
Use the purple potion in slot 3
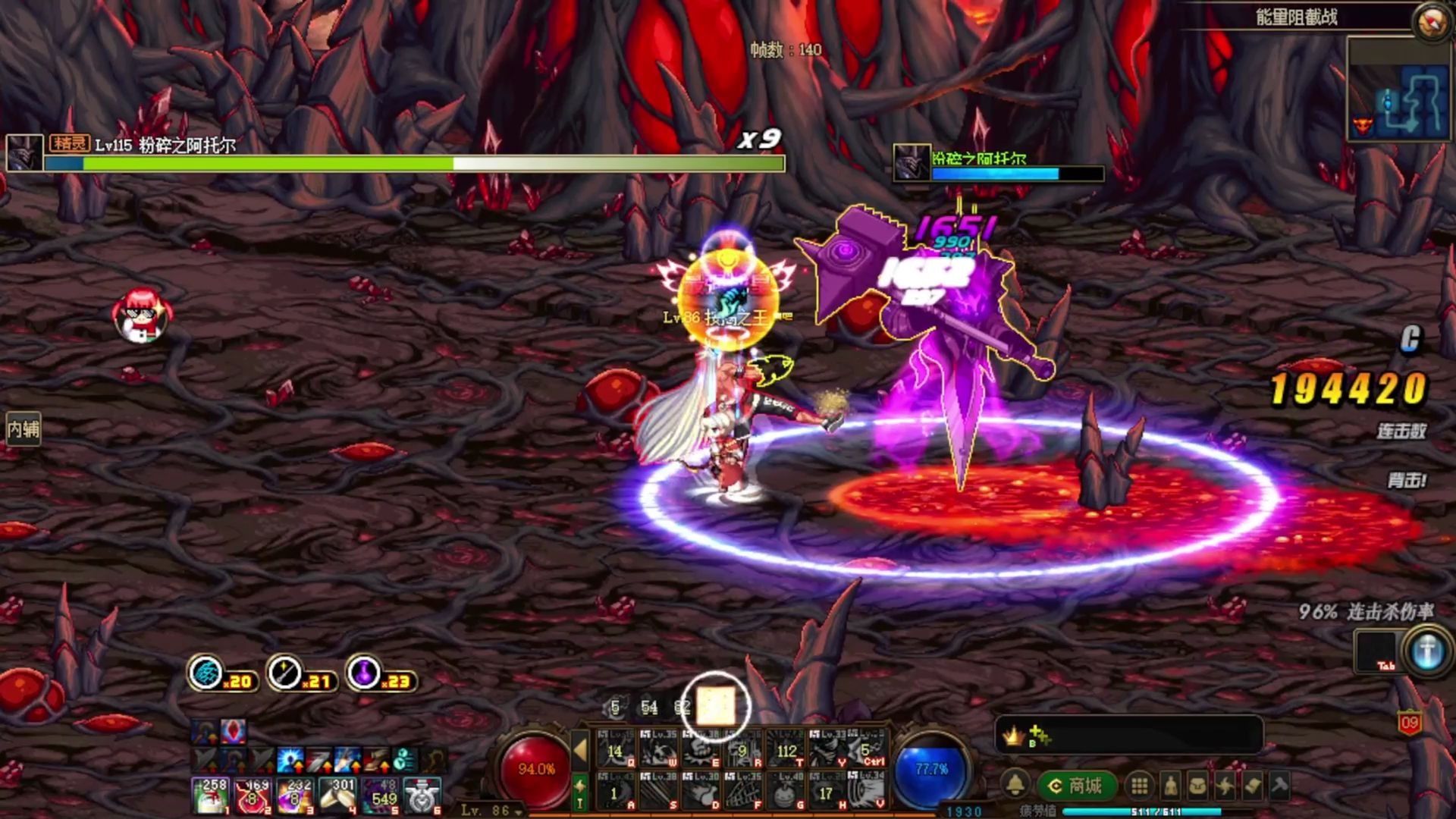(296, 797)
